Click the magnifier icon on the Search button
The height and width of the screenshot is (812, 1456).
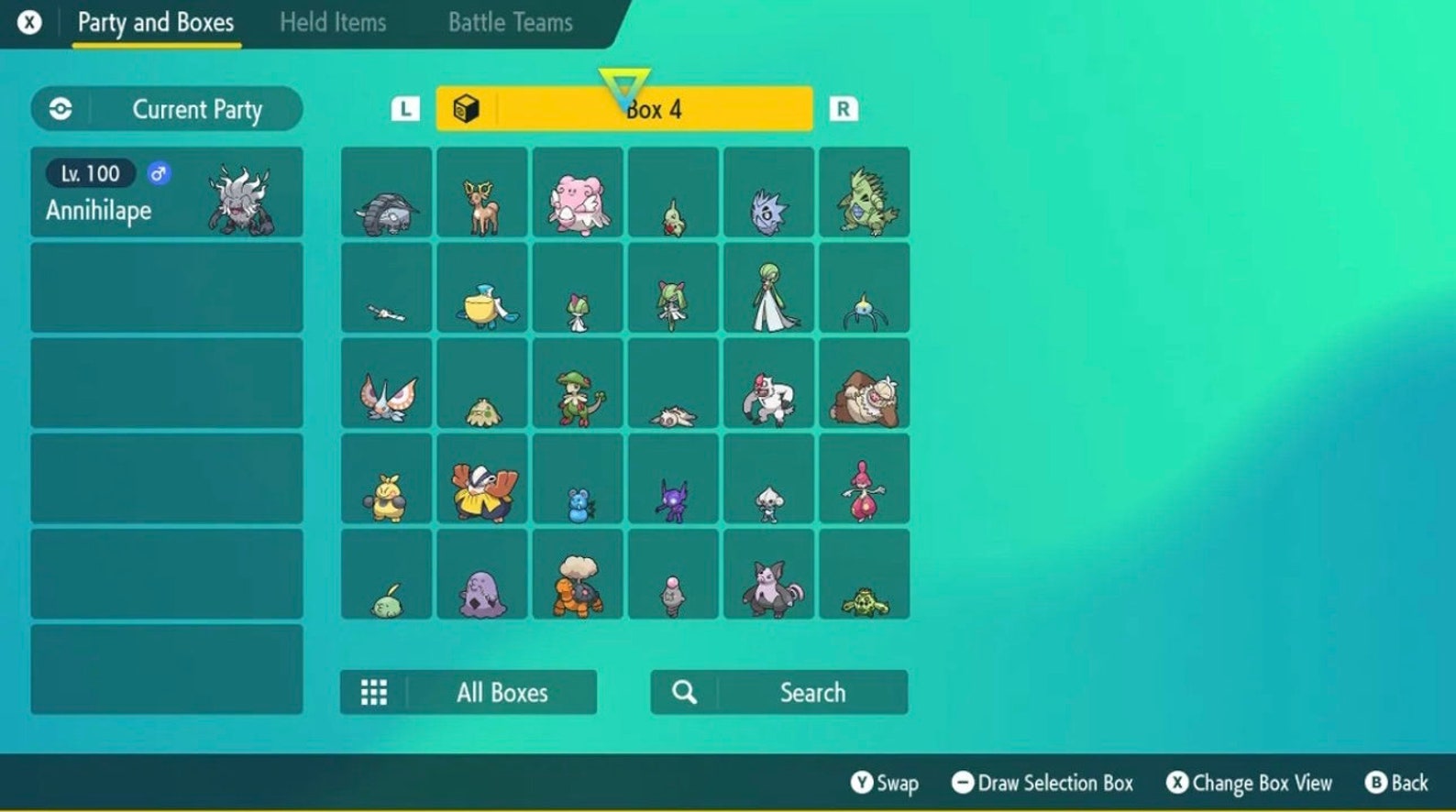[683, 692]
